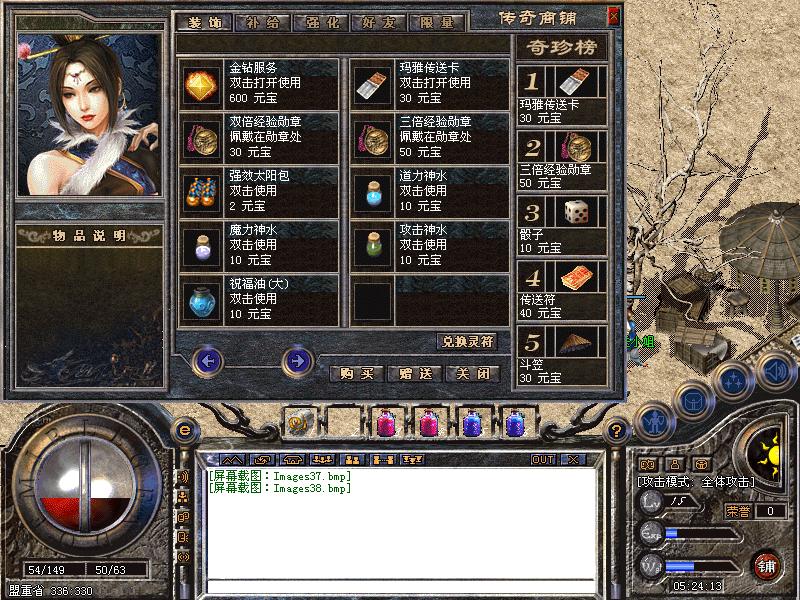Choose the 双倍经验勋章 shop item

(x=201, y=137)
